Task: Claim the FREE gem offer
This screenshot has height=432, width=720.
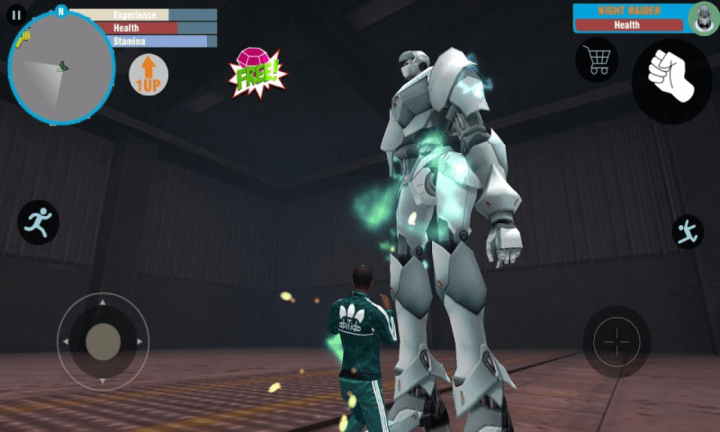Action: (x=257, y=72)
